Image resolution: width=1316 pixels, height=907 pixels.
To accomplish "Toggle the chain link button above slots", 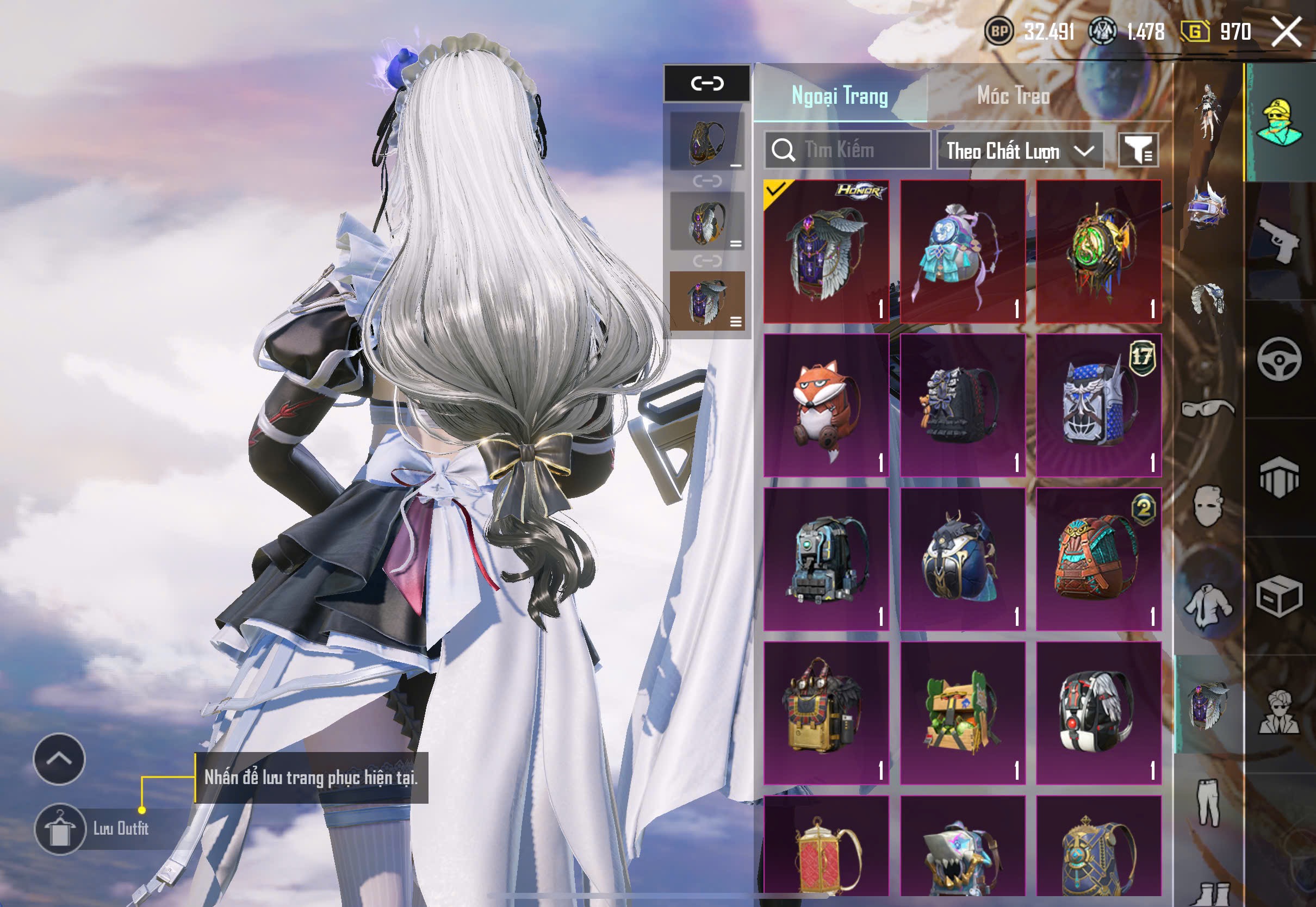I will coord(707,84).
